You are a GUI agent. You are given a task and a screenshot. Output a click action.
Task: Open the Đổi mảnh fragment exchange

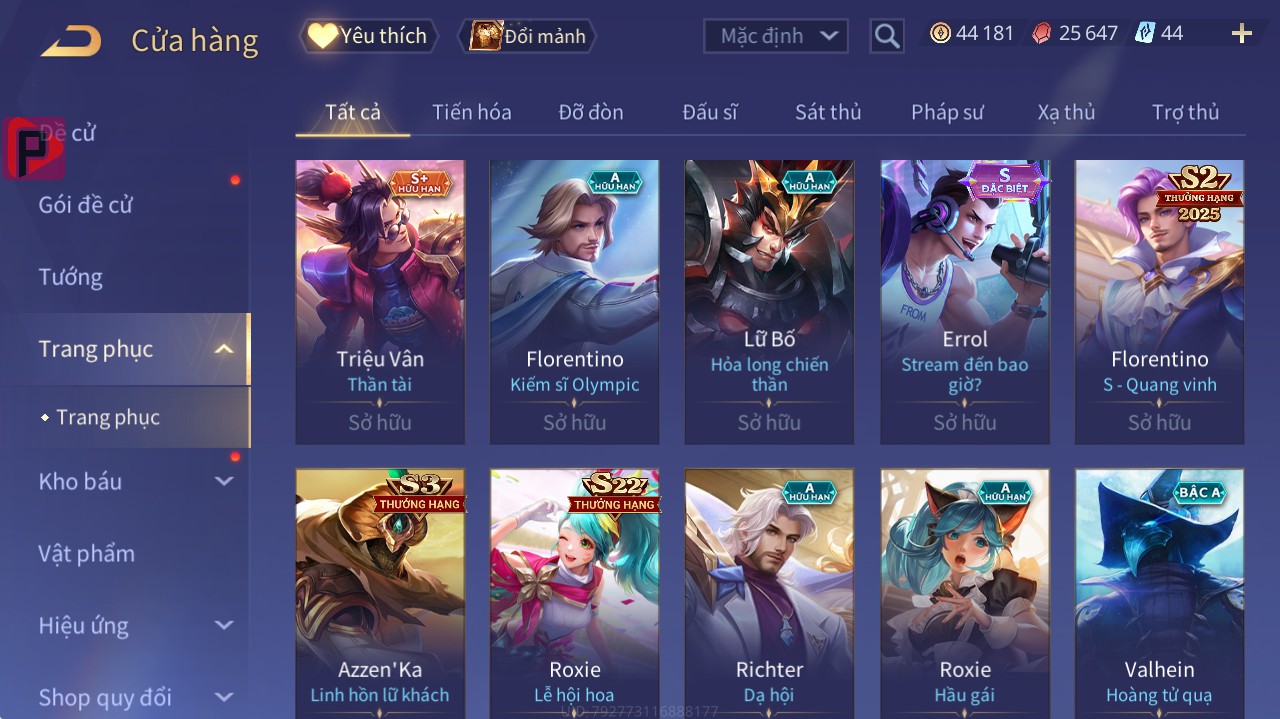[528, 36]
